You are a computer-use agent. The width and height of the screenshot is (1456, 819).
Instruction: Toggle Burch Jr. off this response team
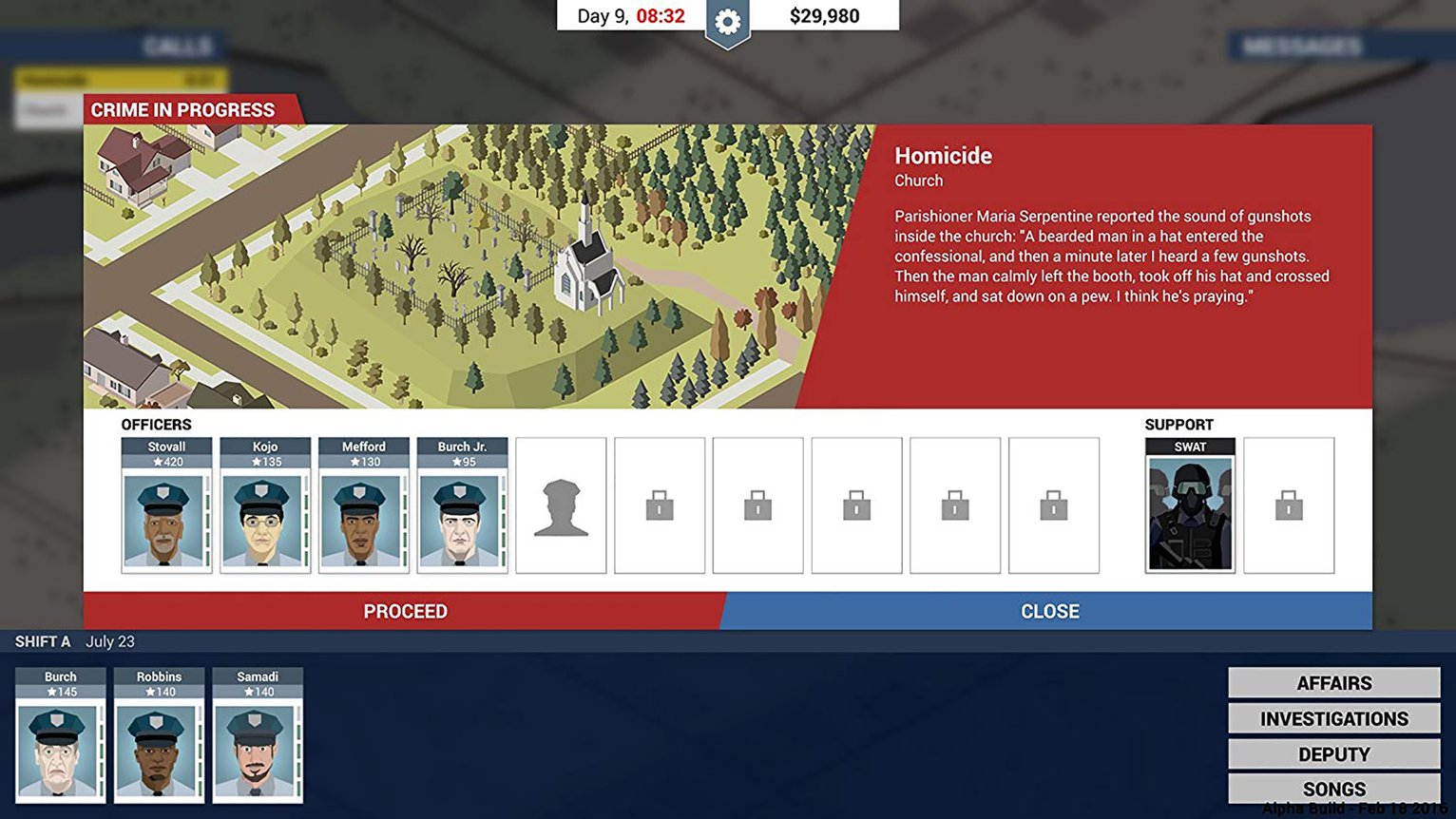click(462, 508)
